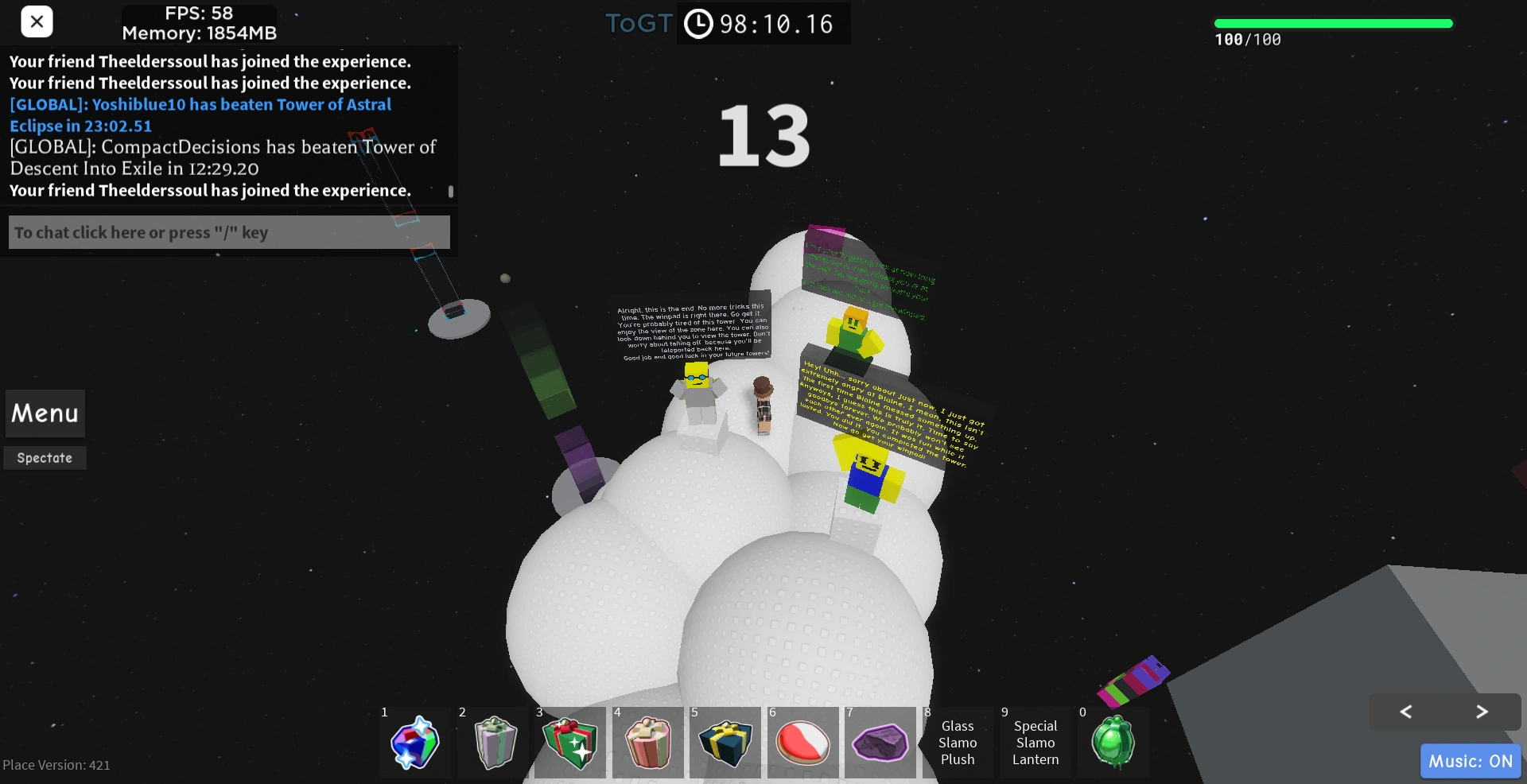The image size is (1527, 784).
Task: Select the purple rock in hotbar slot 7
Action: (880, 742)
